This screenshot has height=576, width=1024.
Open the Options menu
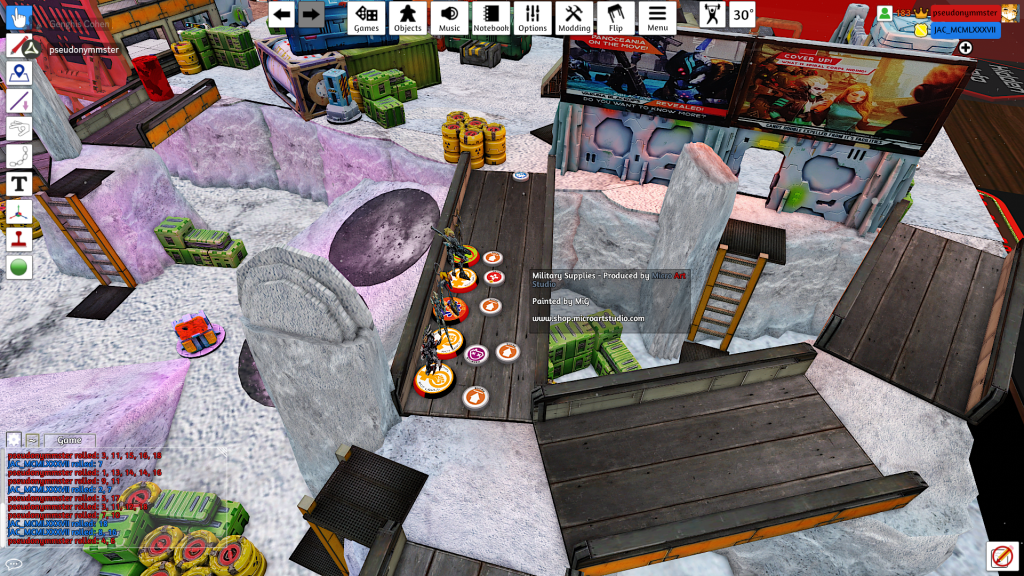532,18
